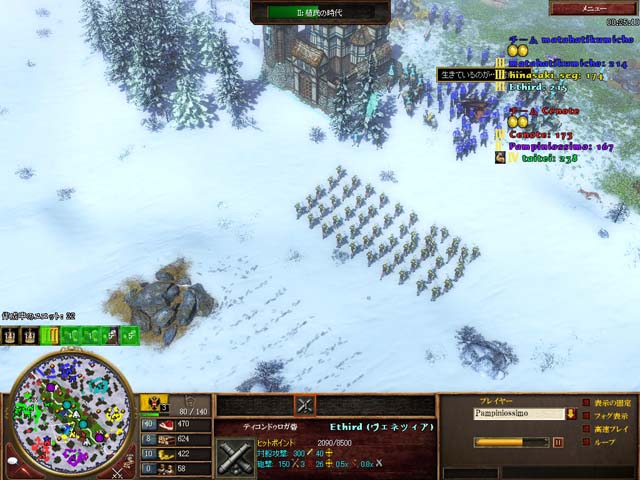Enable the 高速プレイ fast play checkbox

click(586, 429)
